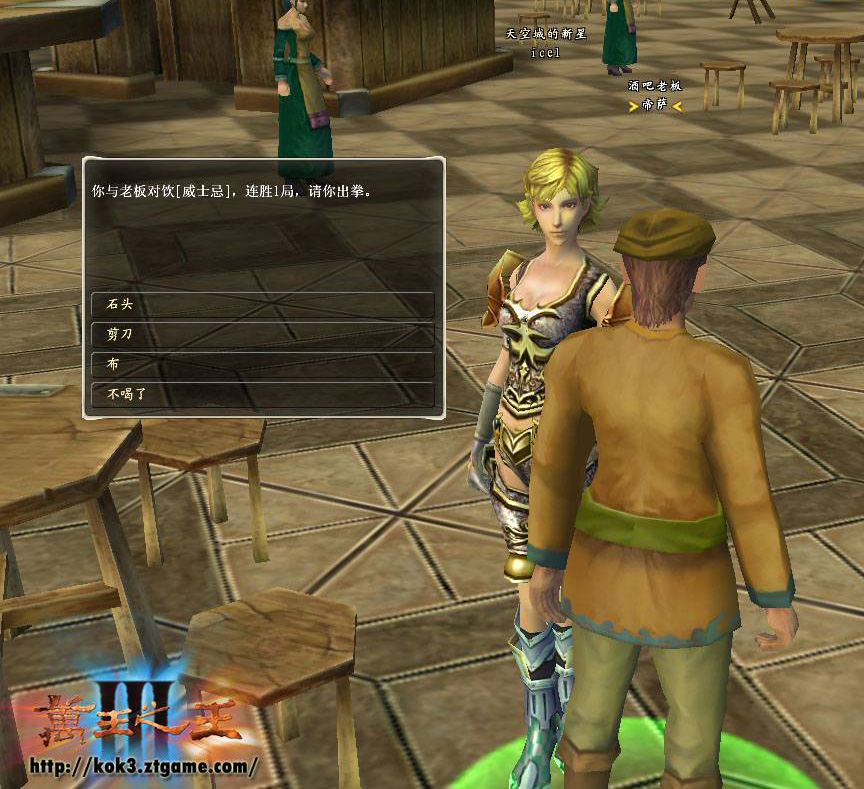
Task: Choose 不喝了 to stop drinking
Action: (262, 394)
